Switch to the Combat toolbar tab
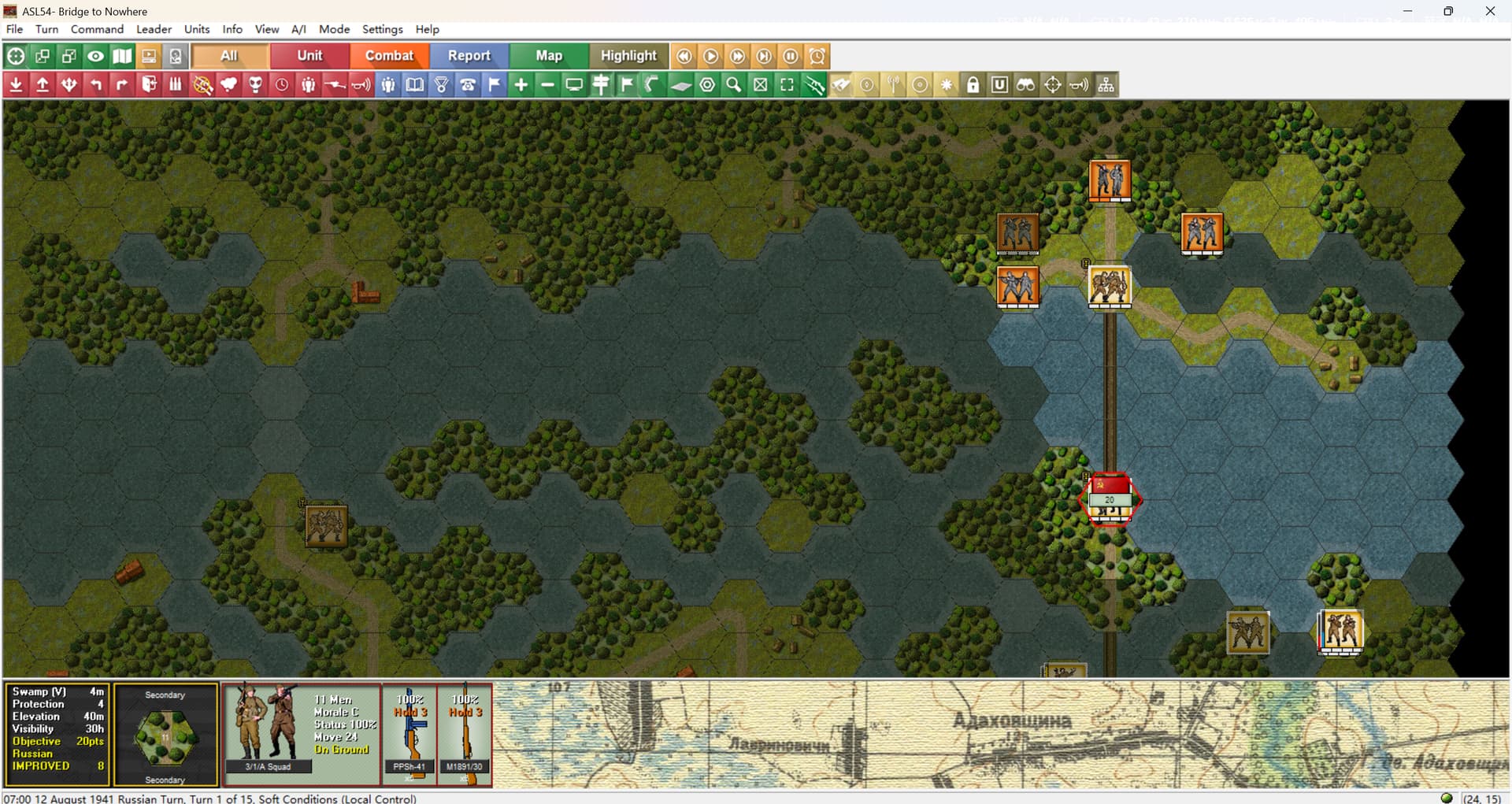 [x=389, y=56]
